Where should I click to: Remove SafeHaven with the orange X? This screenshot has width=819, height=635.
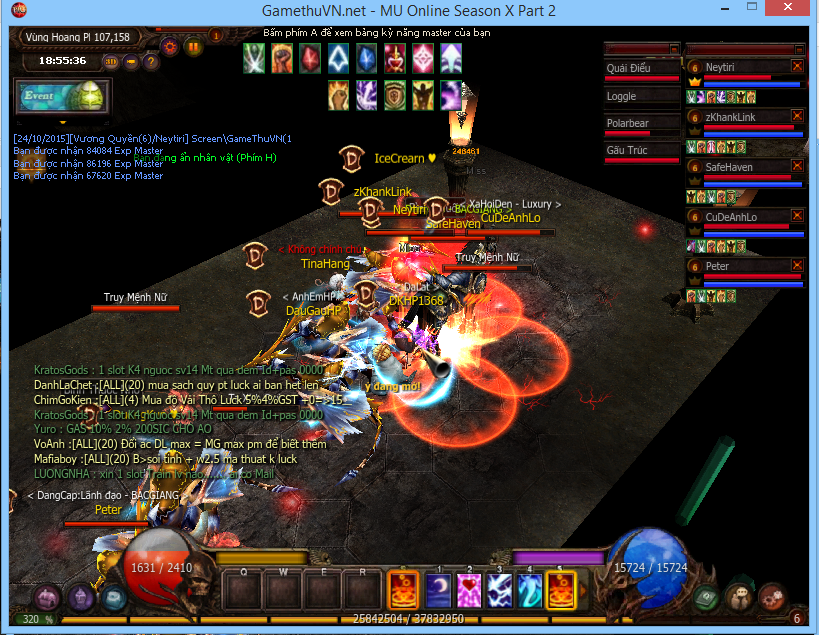[797, 166]
